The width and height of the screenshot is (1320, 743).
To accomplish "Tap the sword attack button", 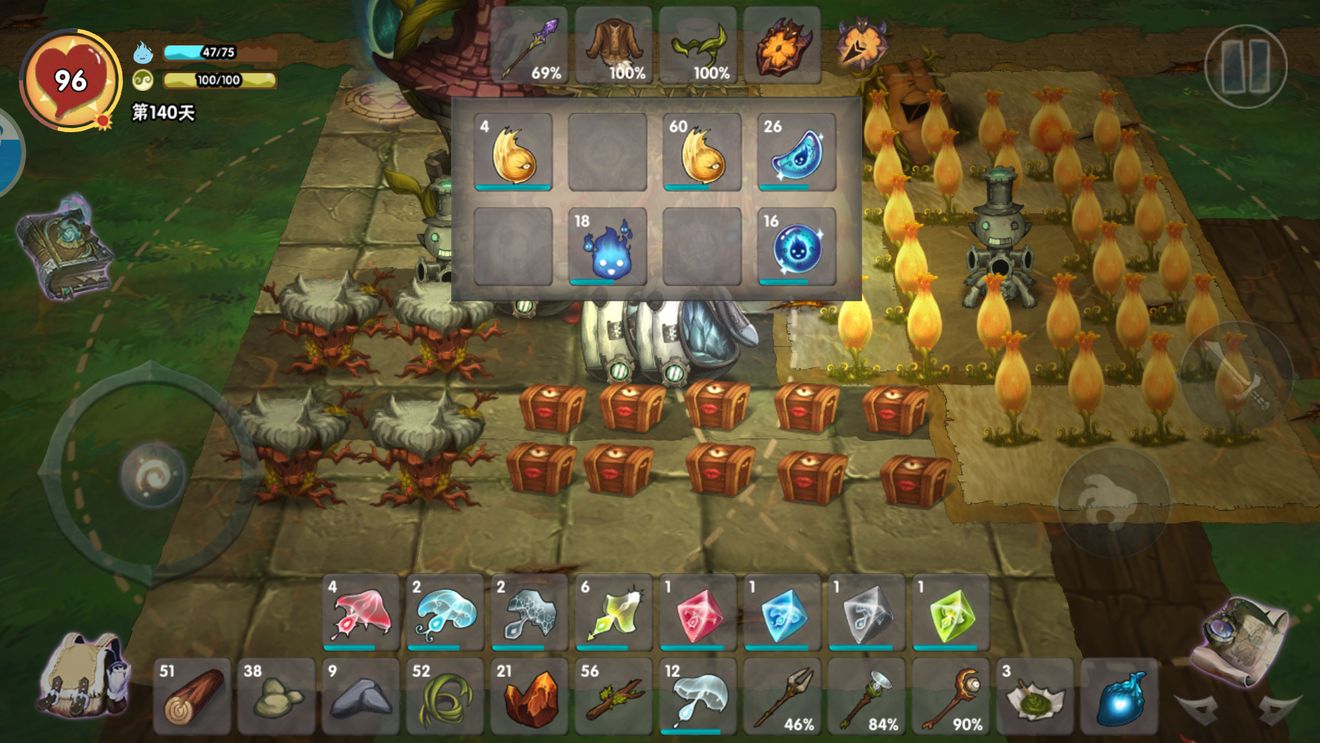I will 1237,376.
